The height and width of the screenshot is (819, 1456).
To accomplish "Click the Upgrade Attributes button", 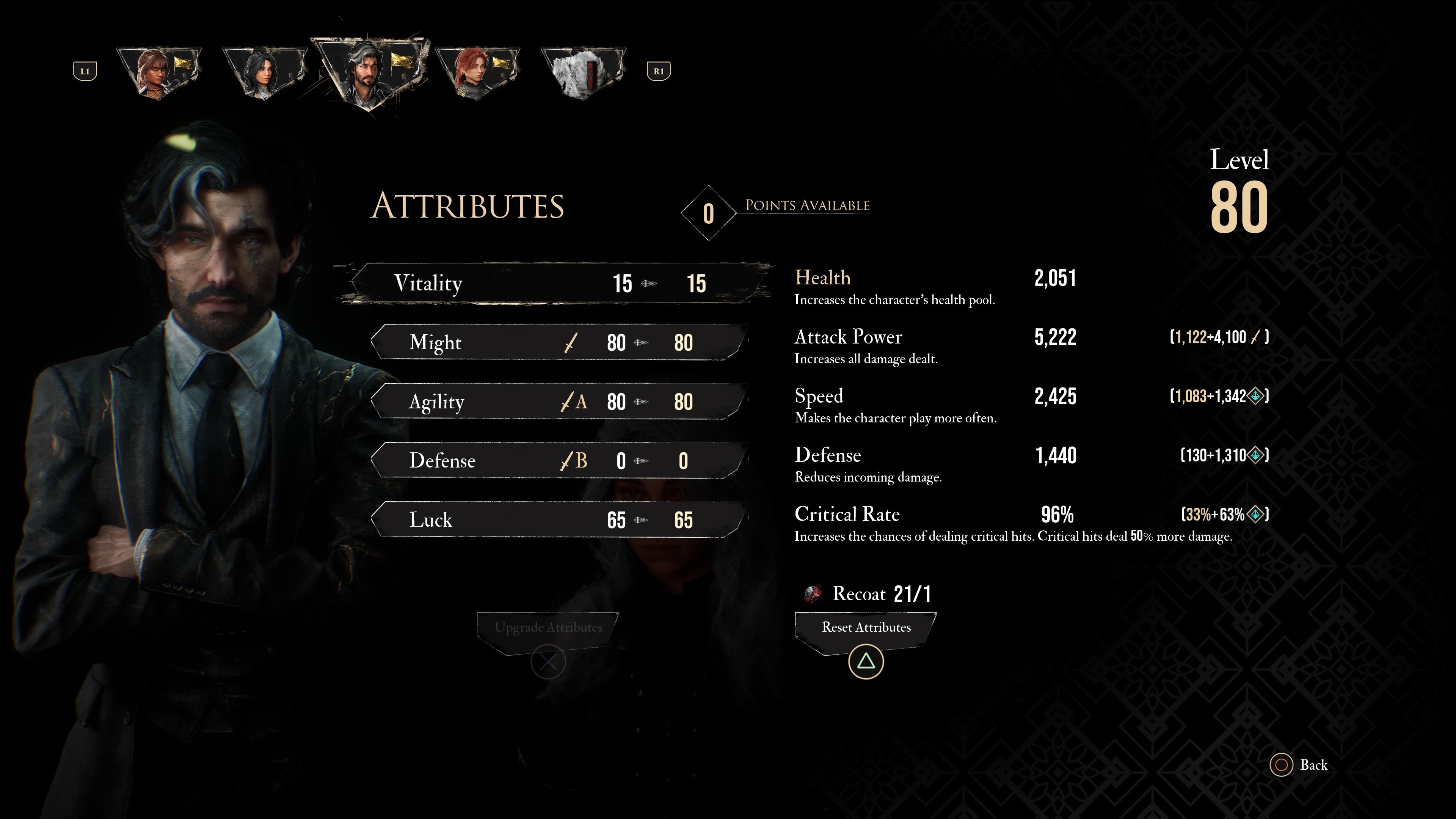I will (x=548, y=627).
